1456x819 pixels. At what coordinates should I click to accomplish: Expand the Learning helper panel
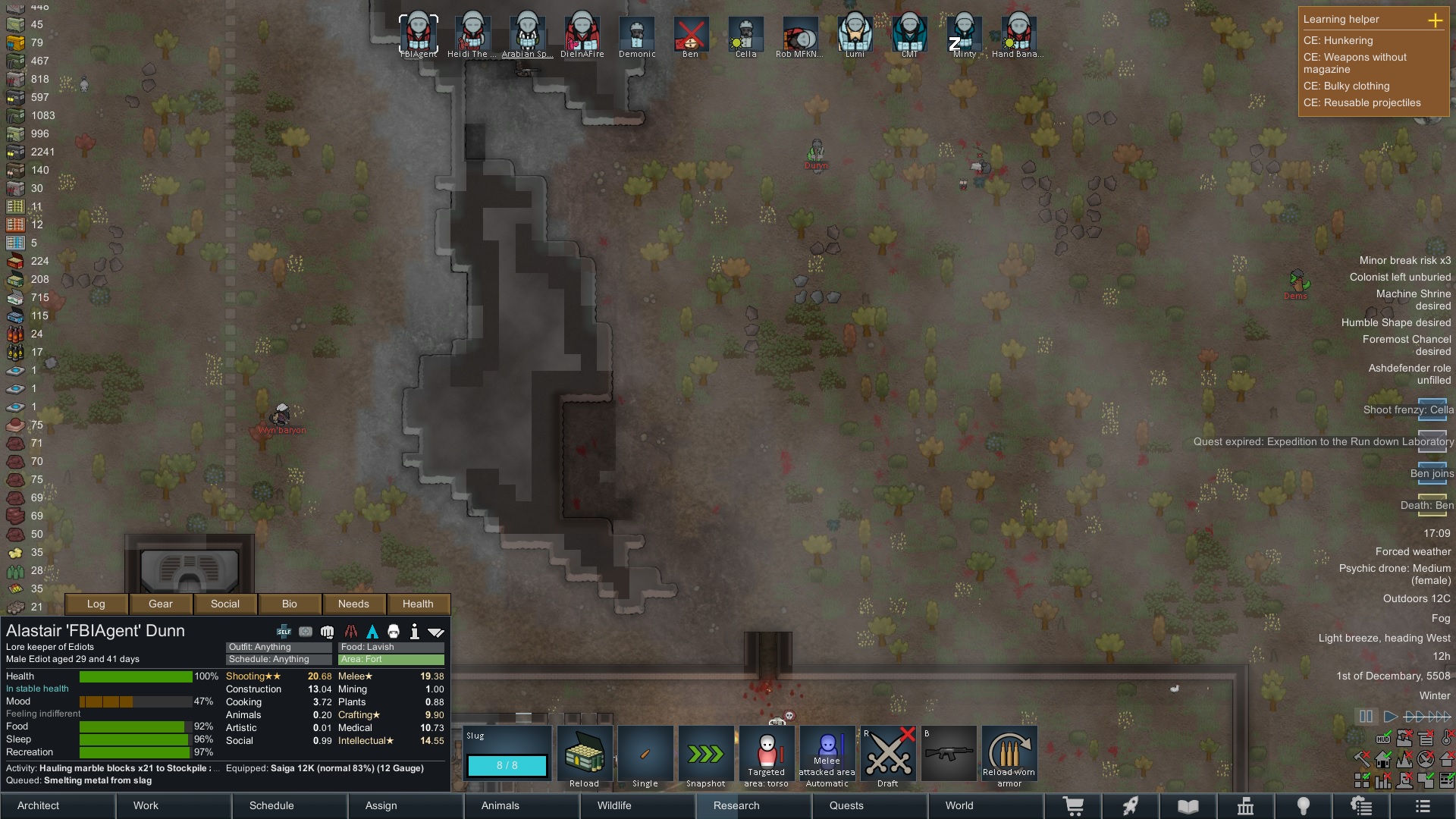(x=1435, y=20)
